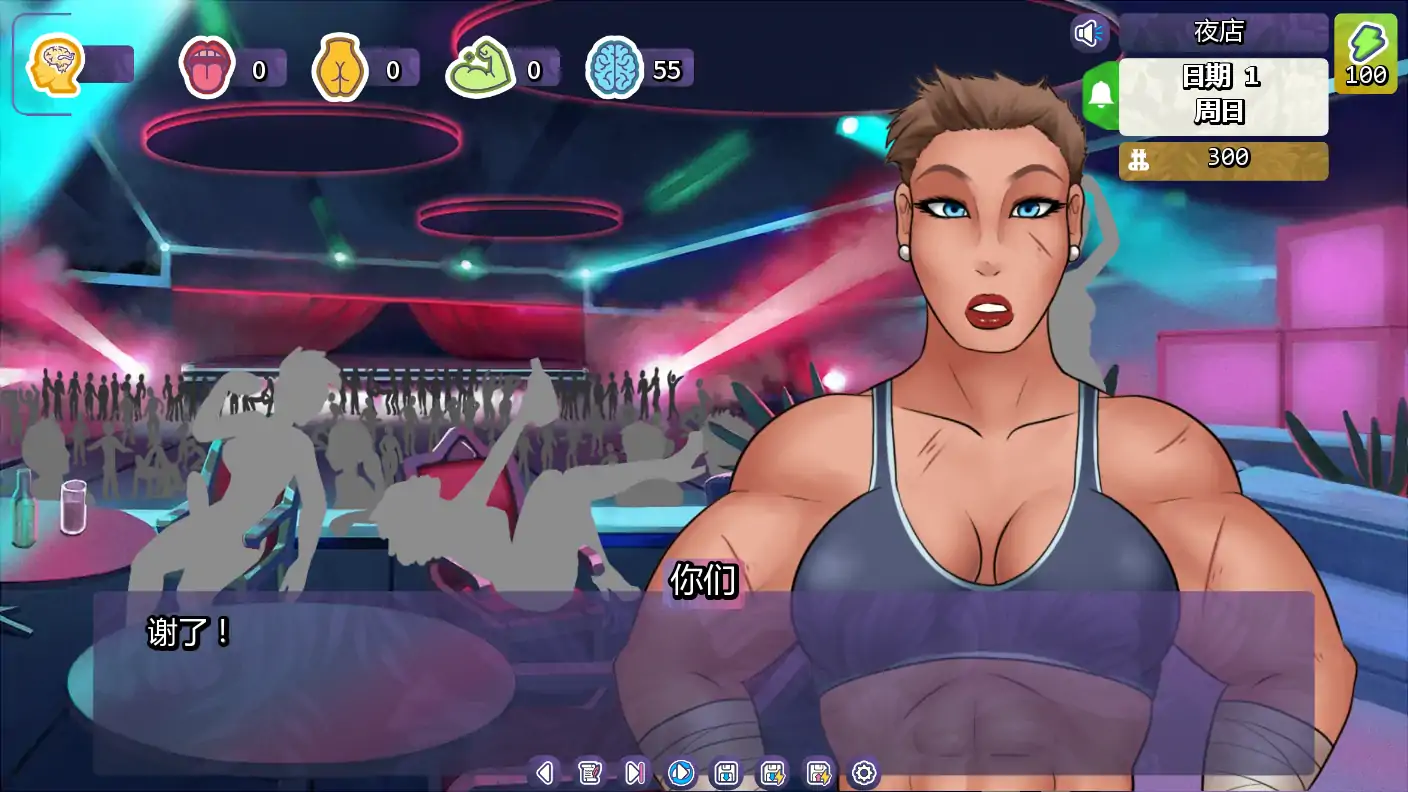The height and width of the screenshot is (792, 1408).
Task: Skip dialogue with the forward button
Action: 634,773
